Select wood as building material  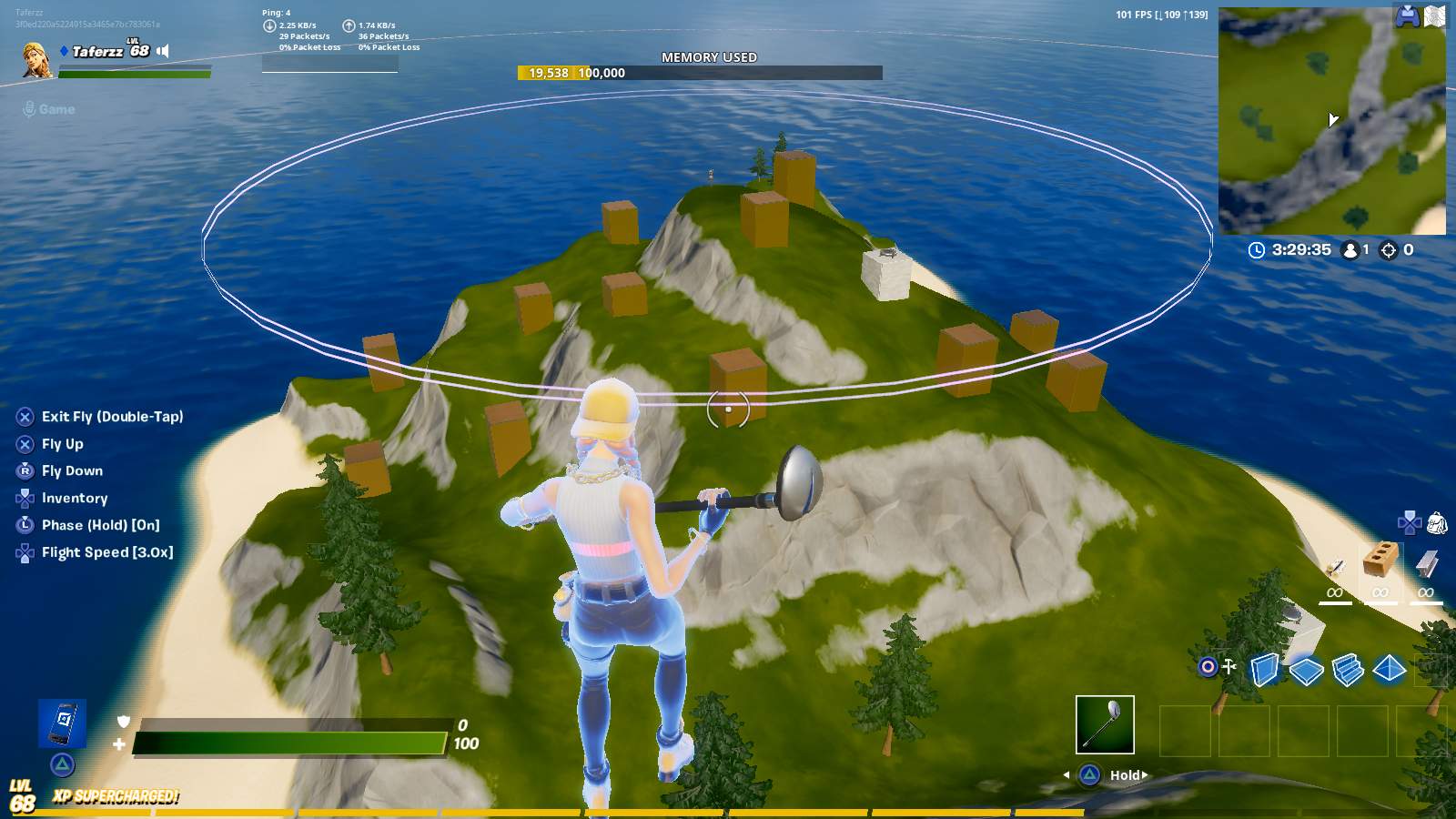pyautogui.click(x=1335, y=568)
